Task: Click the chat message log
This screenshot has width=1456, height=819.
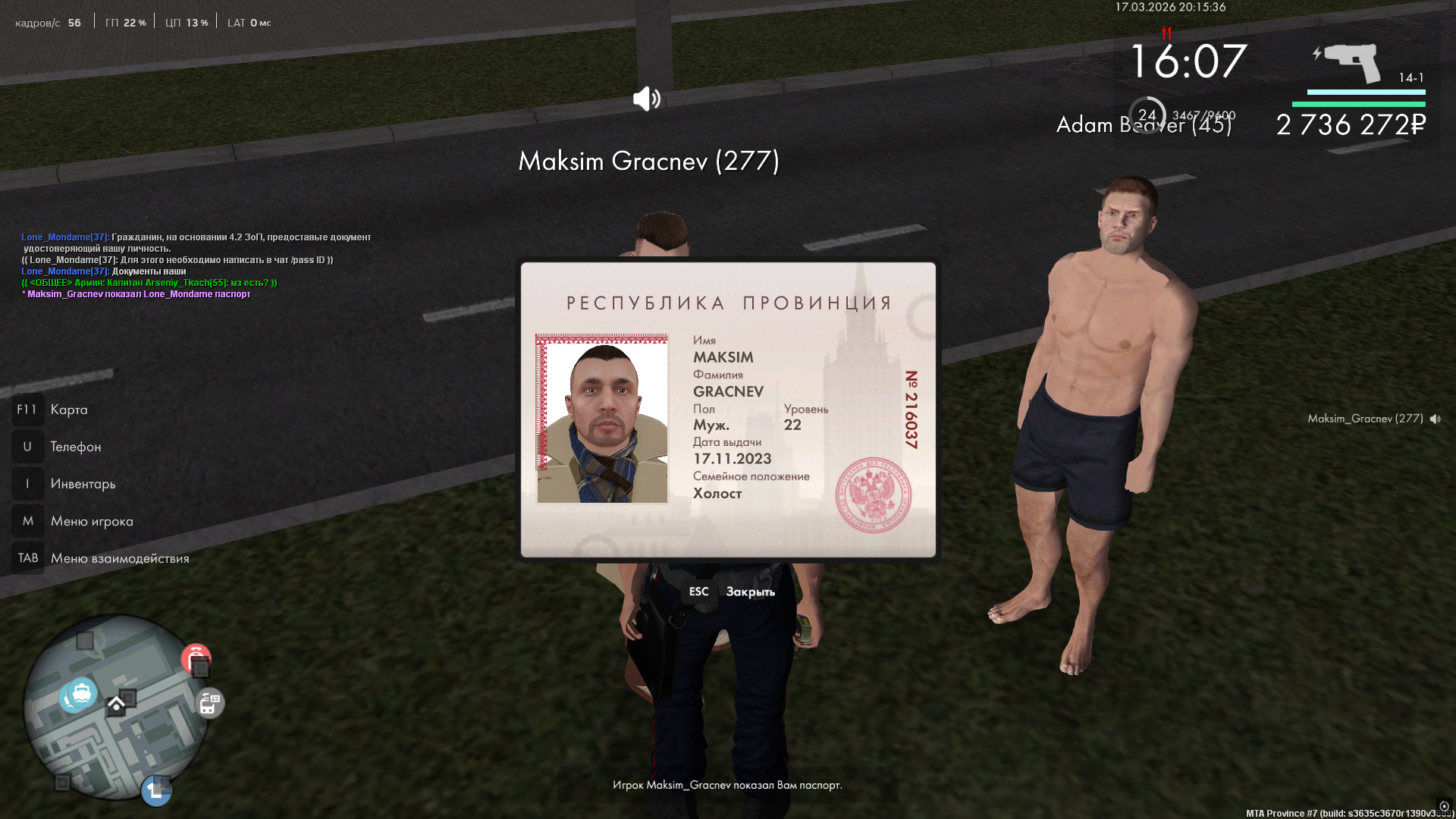Action: [x=196, y=265]
